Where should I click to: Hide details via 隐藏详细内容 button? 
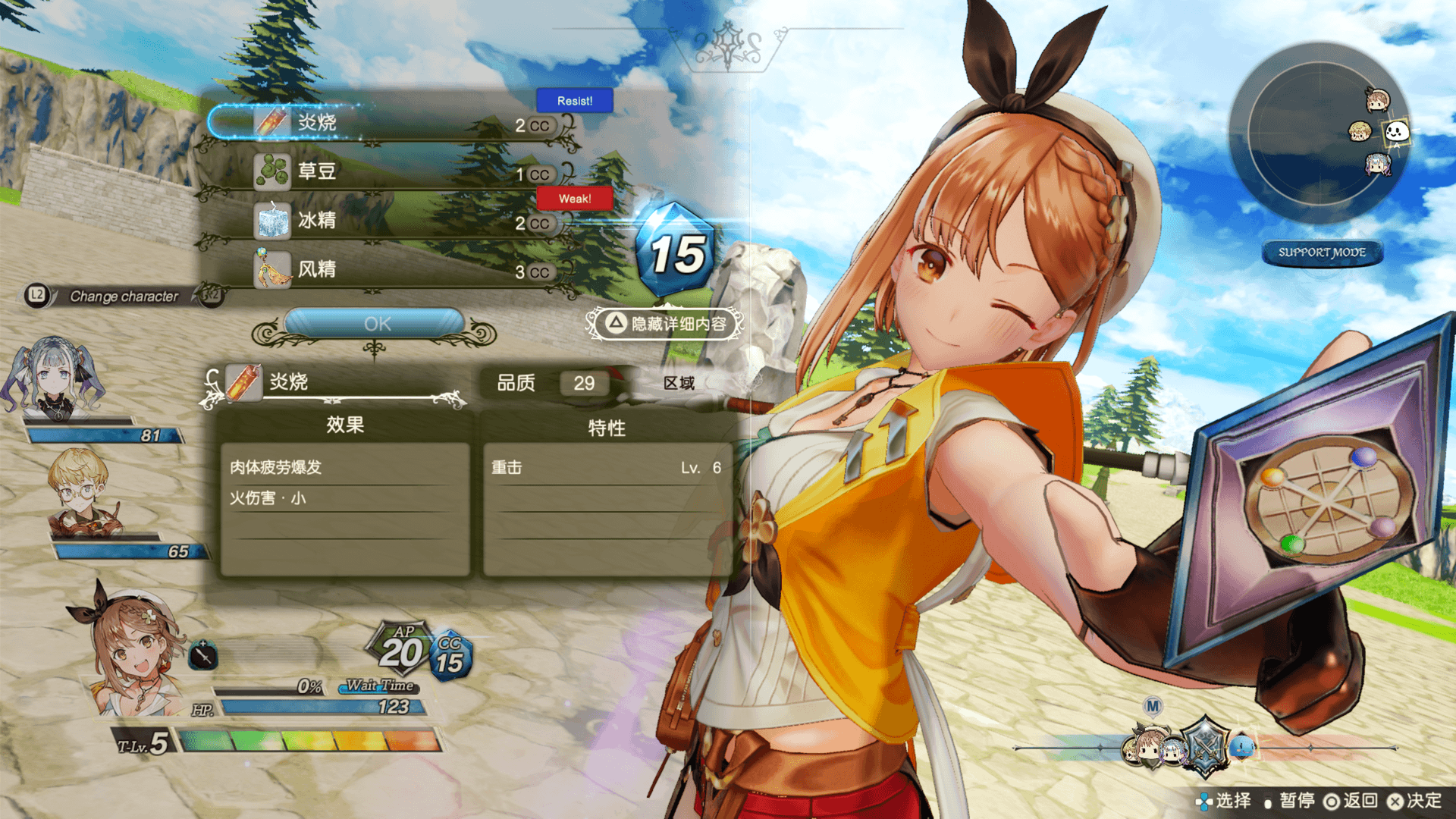[x=666, y=325]
